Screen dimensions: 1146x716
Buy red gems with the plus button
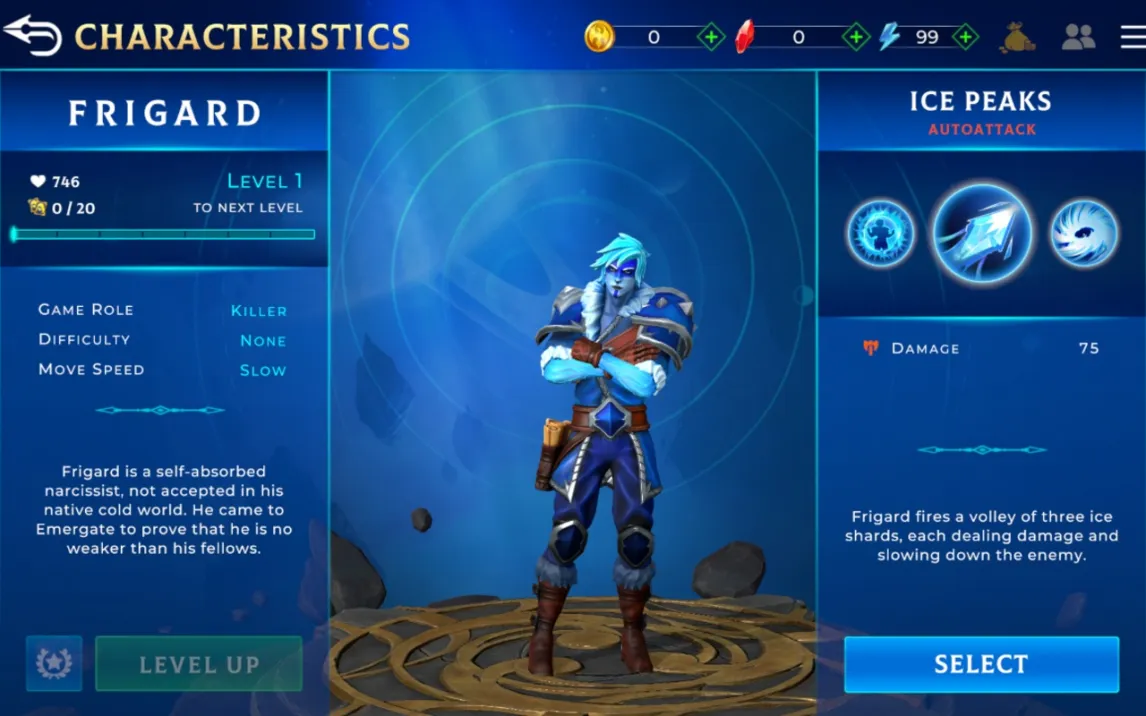pos(856,38)
